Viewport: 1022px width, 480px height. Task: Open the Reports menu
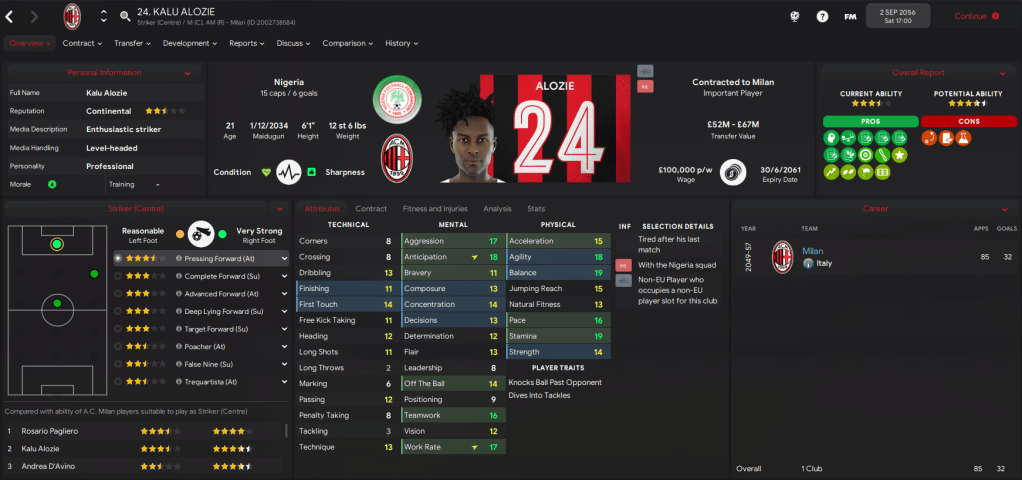tap(246, 43)
